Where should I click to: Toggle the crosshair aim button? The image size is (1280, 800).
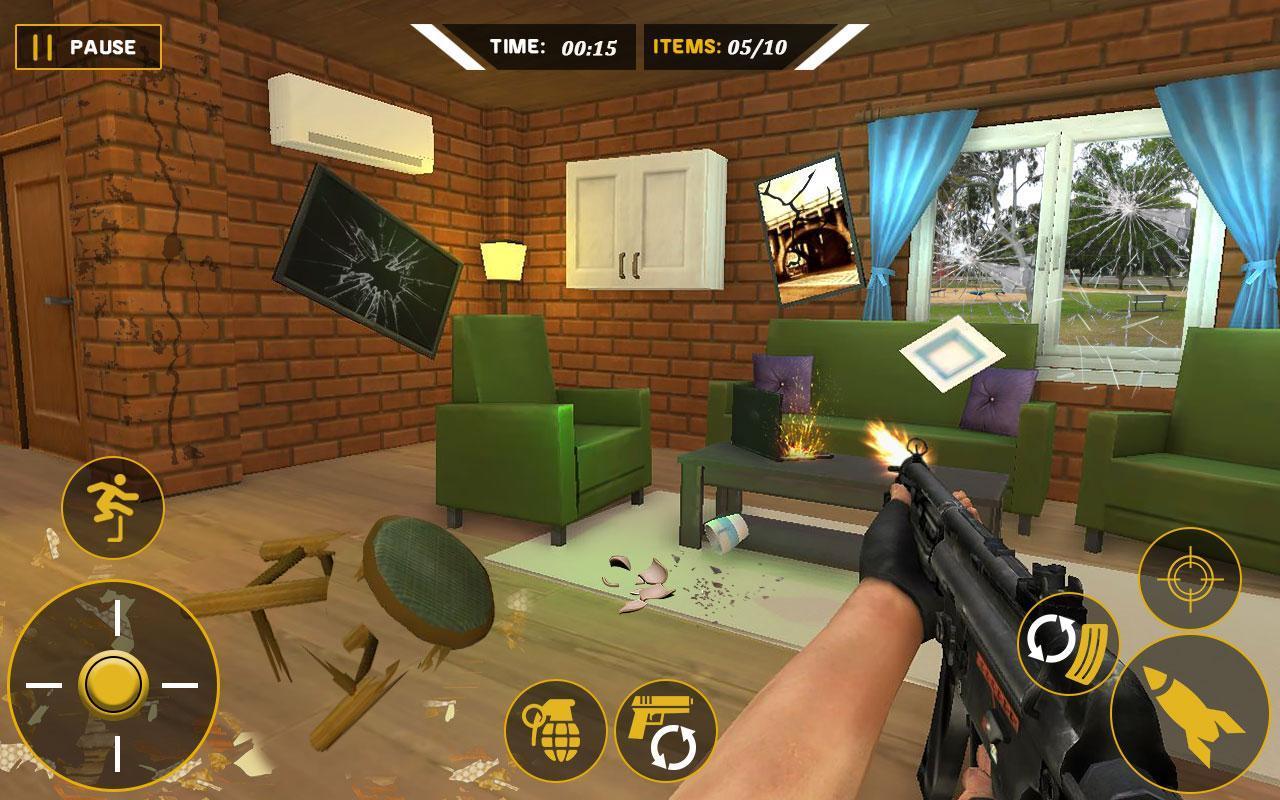click(x=1189, y=578)
